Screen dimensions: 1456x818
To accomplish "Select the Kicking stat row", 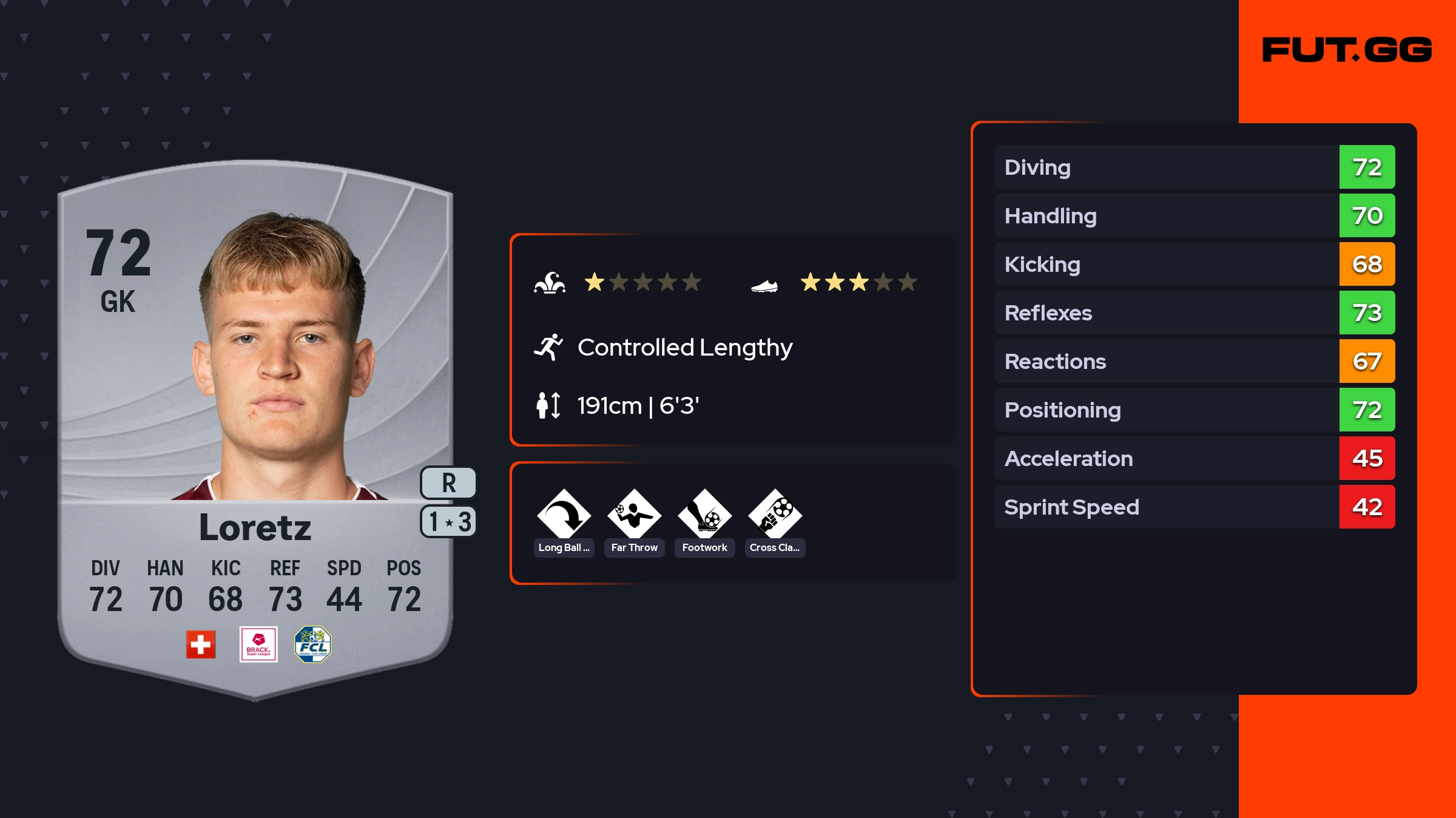I will [x=1194, y=264].
